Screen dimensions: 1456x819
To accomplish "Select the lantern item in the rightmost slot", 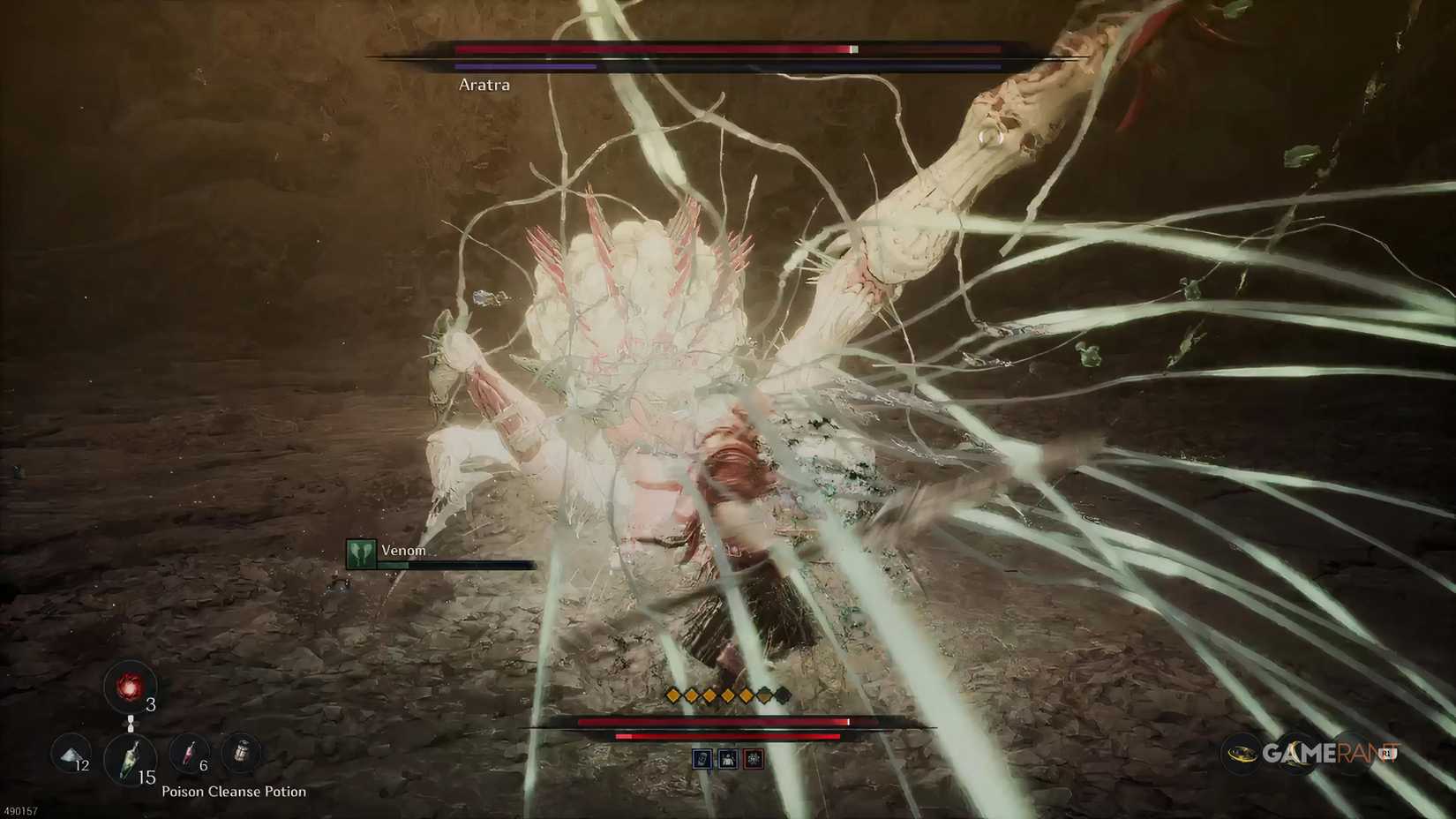I will 241,750.
